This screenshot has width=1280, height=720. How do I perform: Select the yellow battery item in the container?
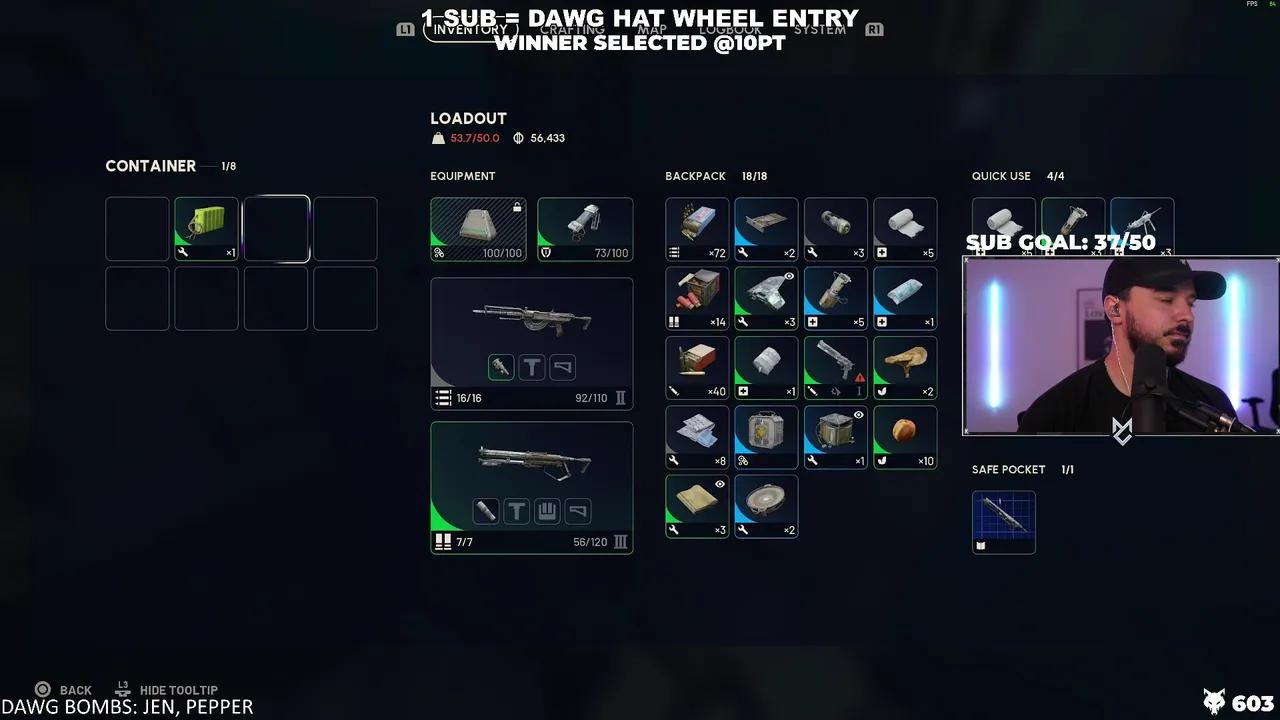206,229
